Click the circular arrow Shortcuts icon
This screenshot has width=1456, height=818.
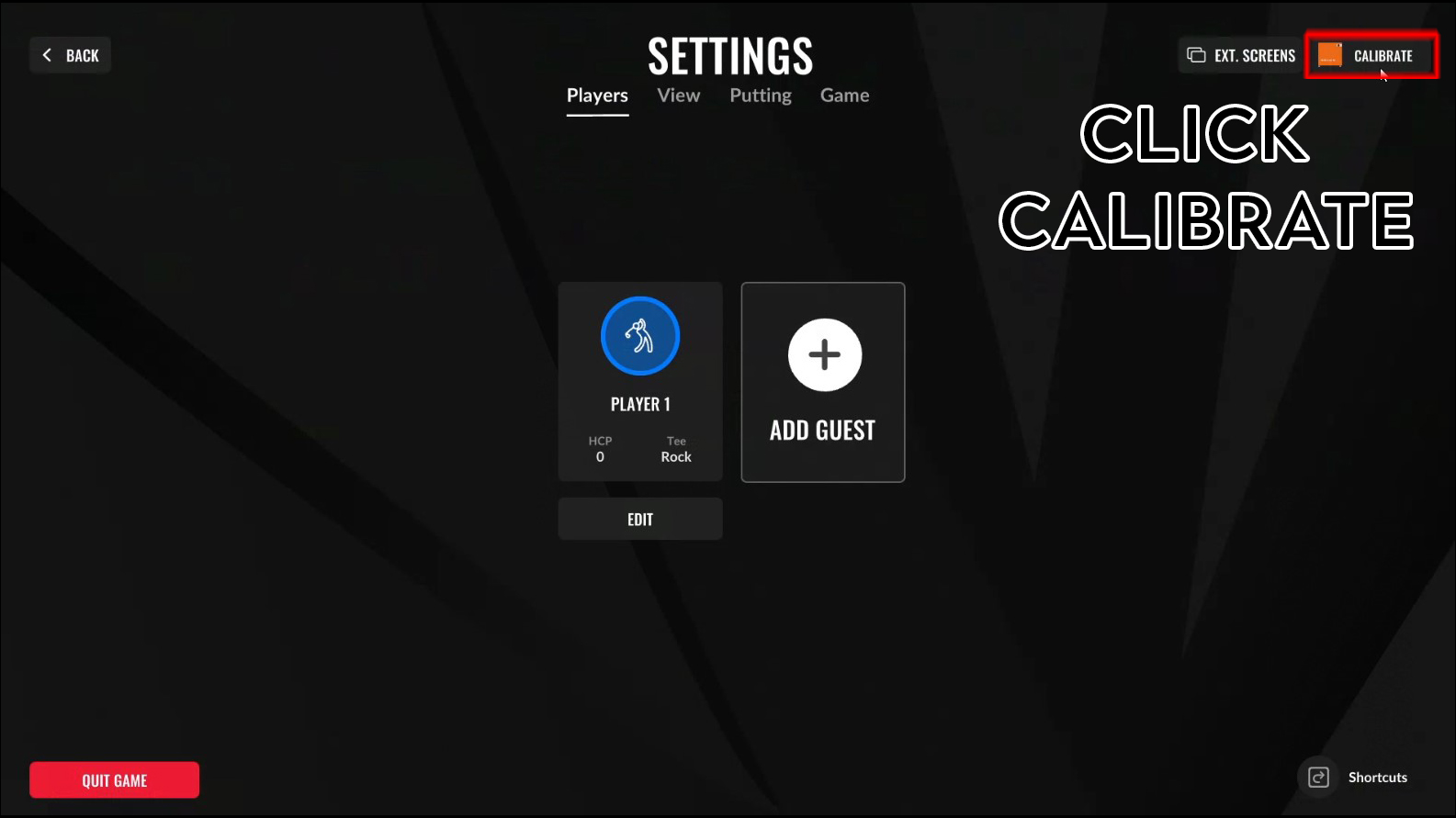tap(1317, 777)
